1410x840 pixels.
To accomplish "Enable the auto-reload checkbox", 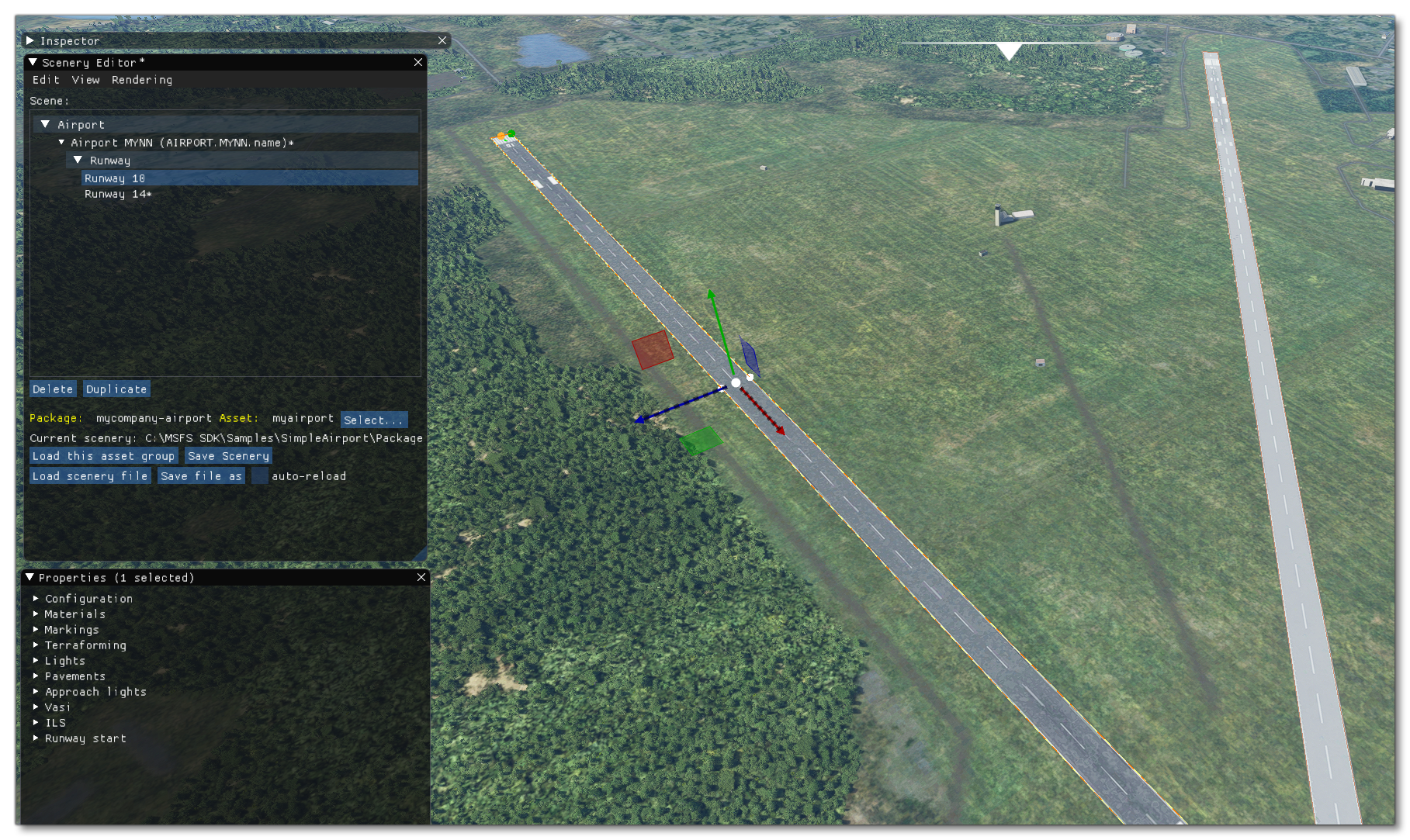I will point(258,475).
